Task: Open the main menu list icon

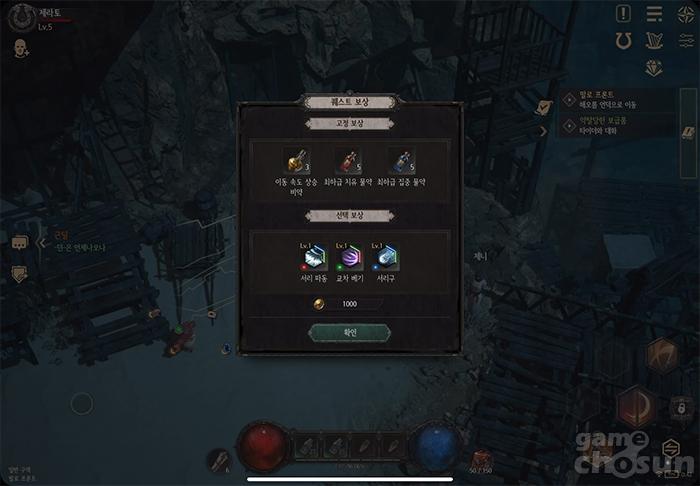Action: coord(655,13)
